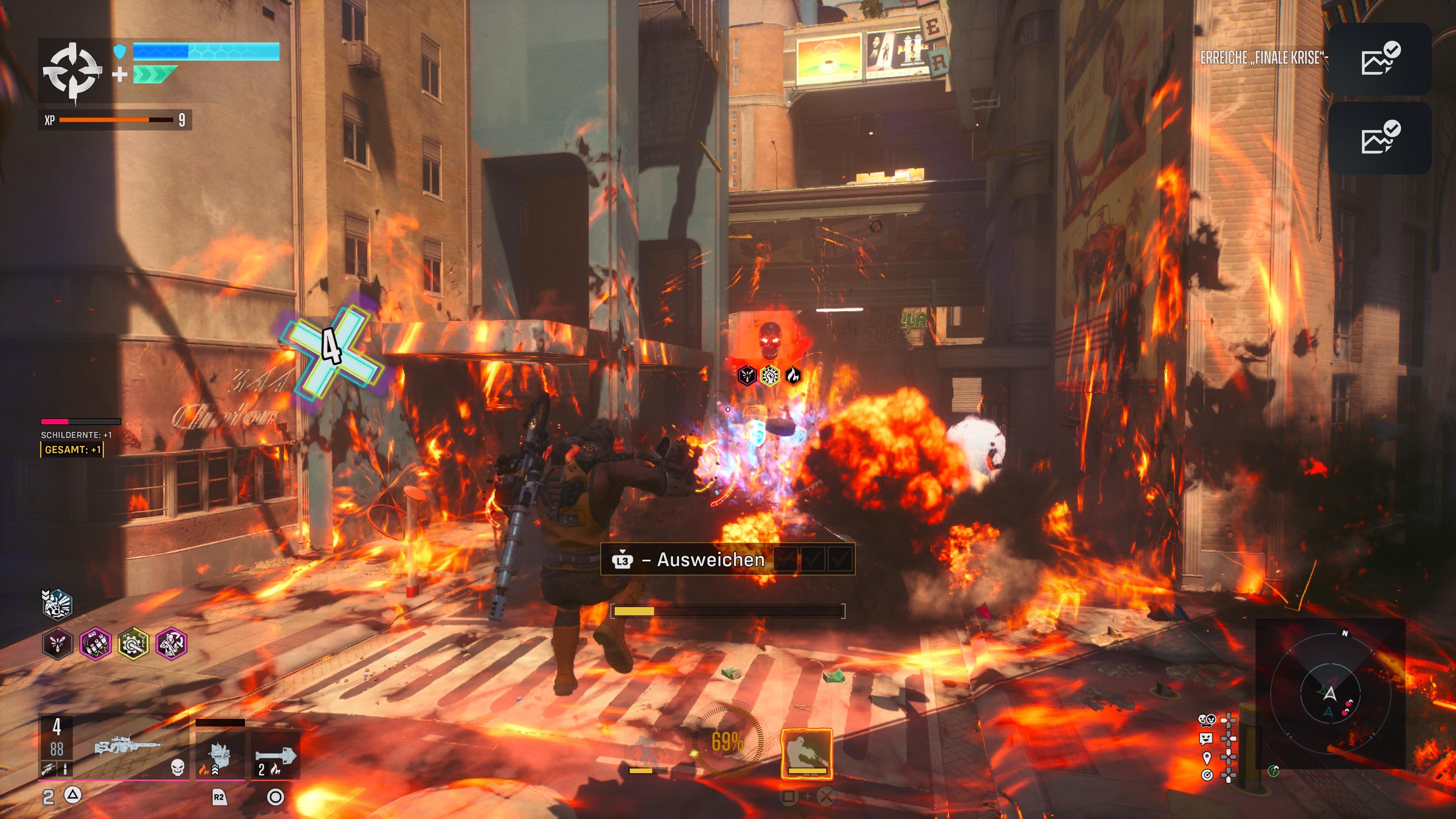1456x819 pixels.
Task: Click the character swap faces icon
Action: coord(1206,720)
